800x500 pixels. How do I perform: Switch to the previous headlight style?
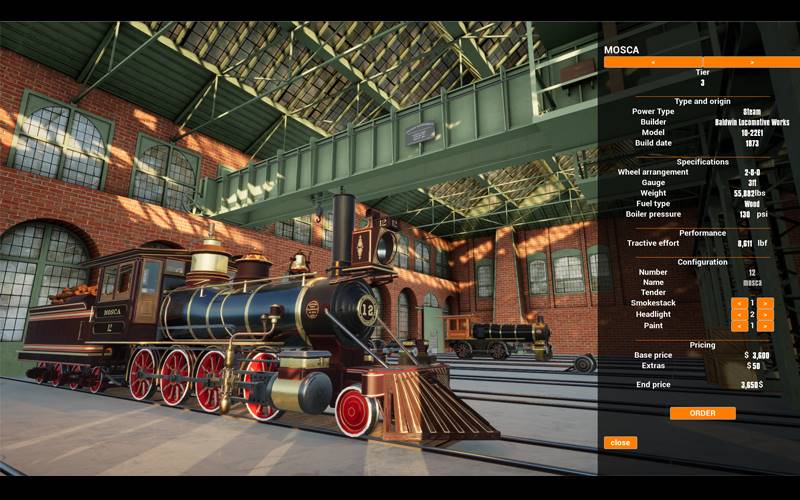738,314
